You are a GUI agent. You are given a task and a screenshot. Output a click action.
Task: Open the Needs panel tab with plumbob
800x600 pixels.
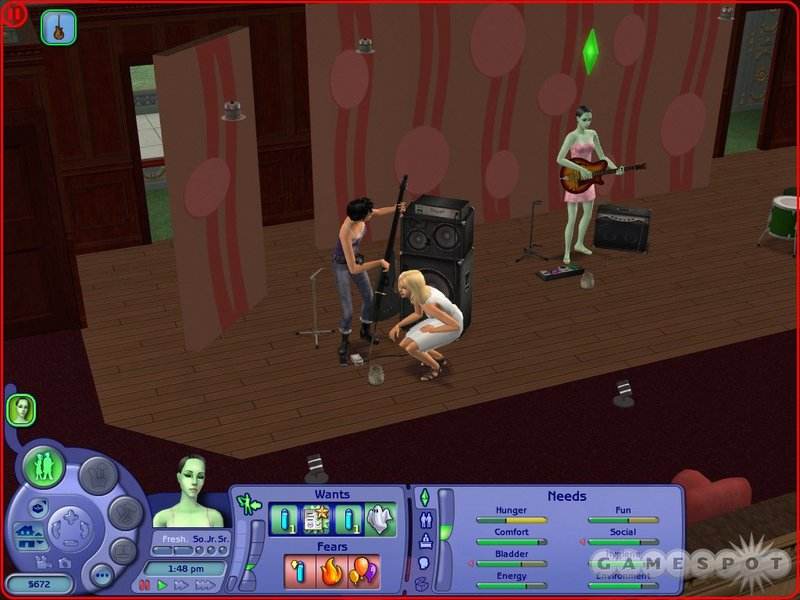tap(424, 497)
